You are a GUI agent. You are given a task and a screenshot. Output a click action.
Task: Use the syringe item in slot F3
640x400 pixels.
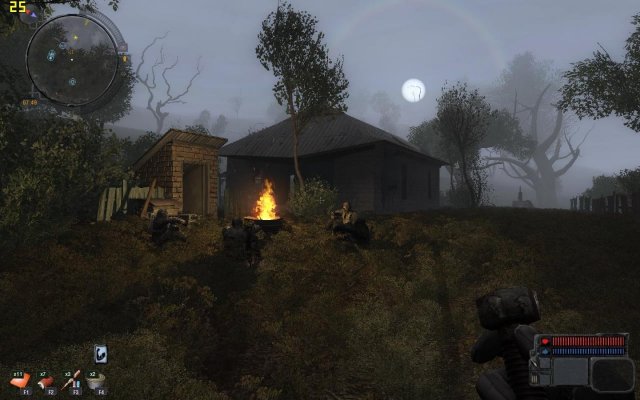72,381
